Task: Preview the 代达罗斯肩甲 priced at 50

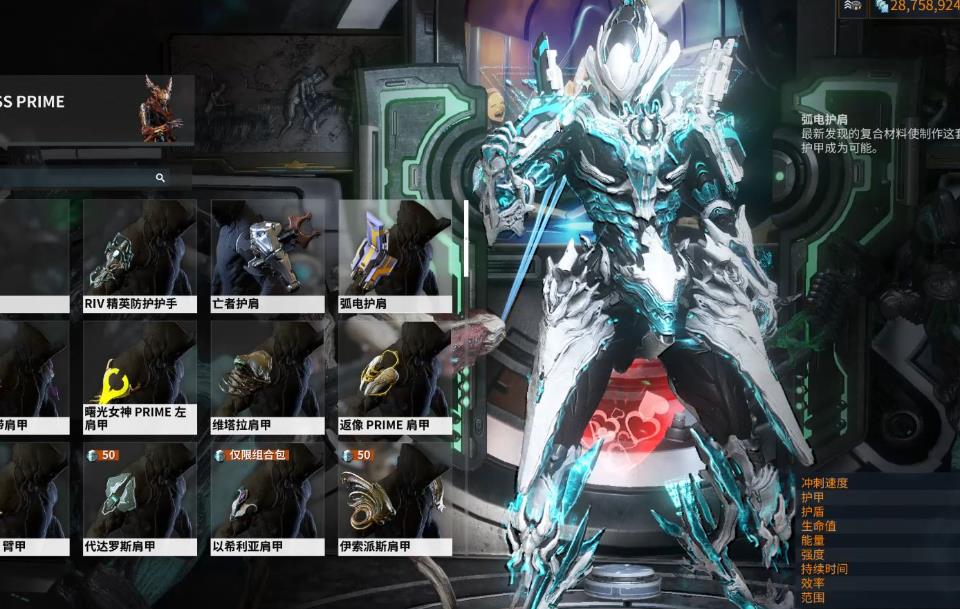Action: tap(139, 499)
